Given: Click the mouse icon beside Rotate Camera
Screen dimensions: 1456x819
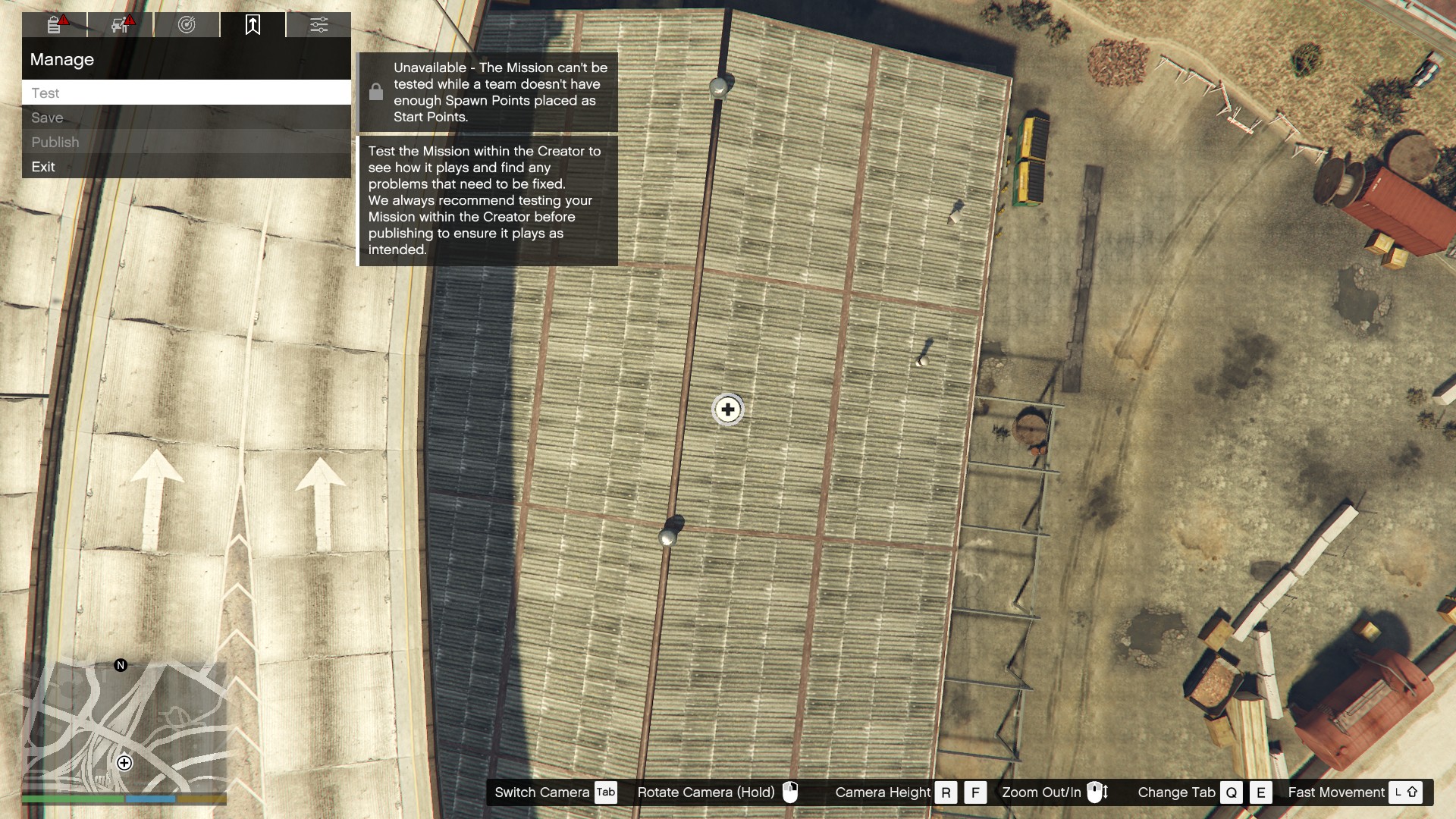Looking at the screenshot, I should [x=791, y=792].
